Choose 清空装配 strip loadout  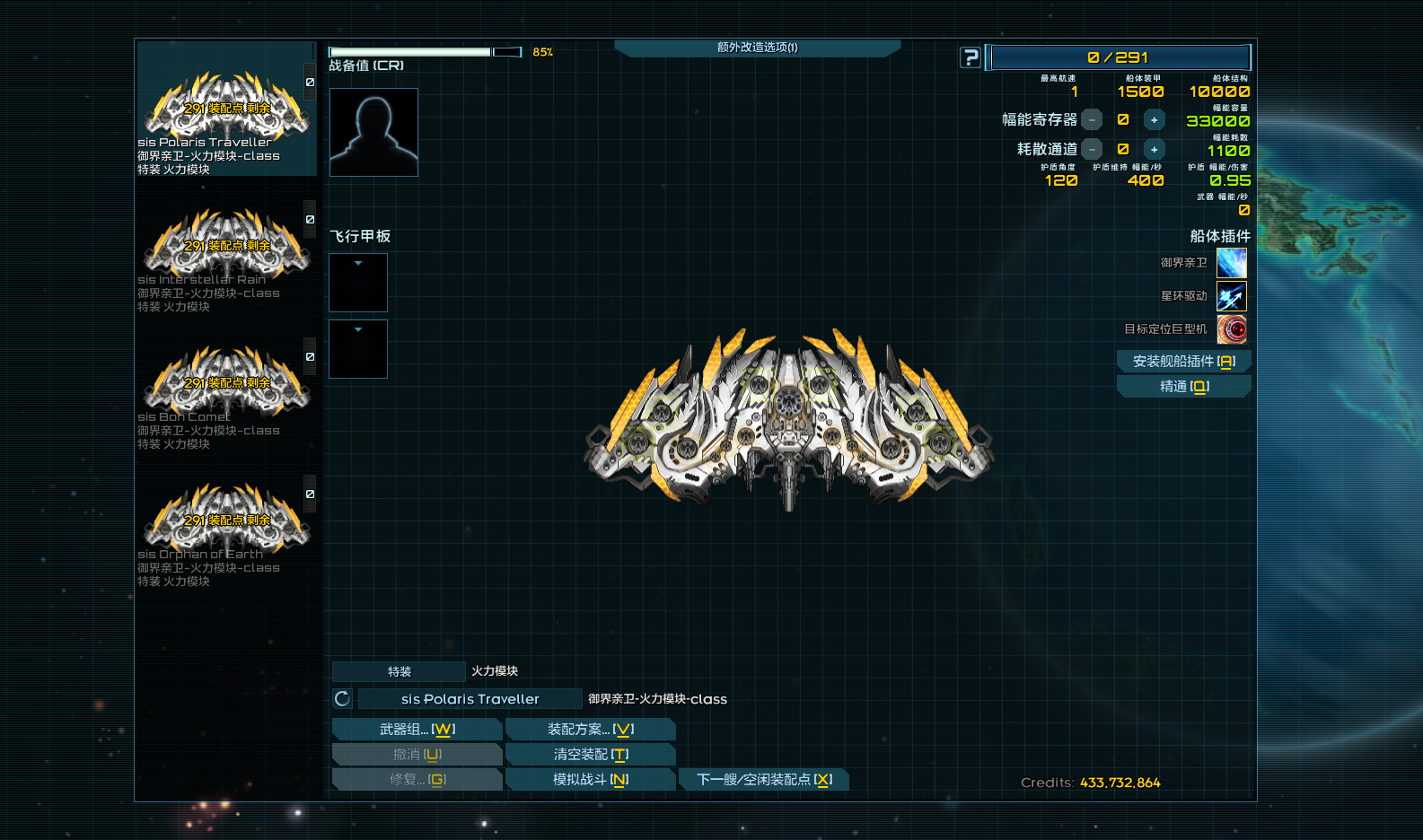click(590, 755)
